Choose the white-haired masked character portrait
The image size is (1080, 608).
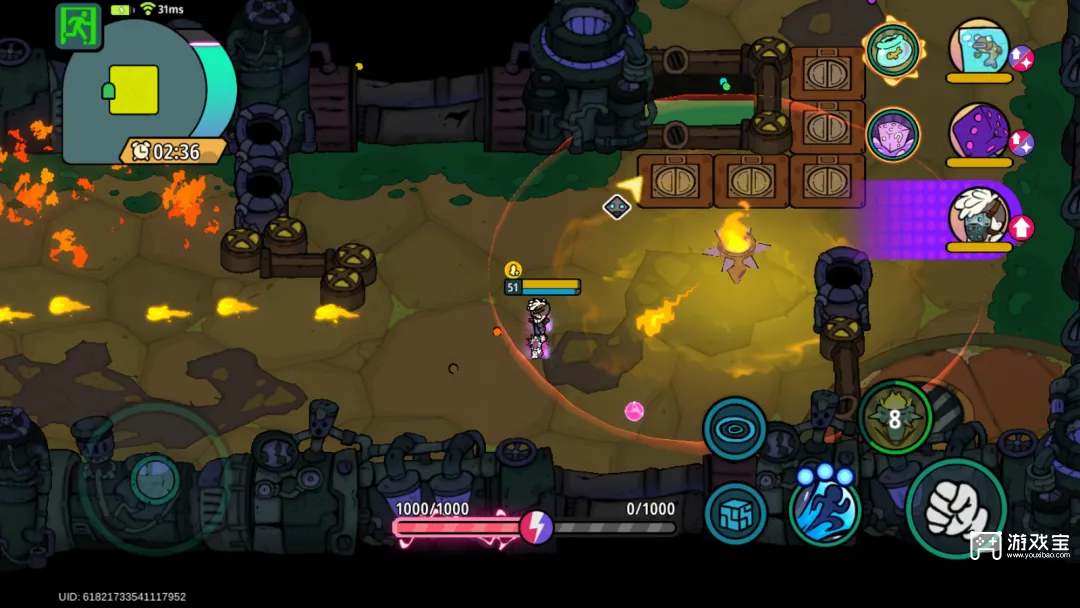(977, 216)
